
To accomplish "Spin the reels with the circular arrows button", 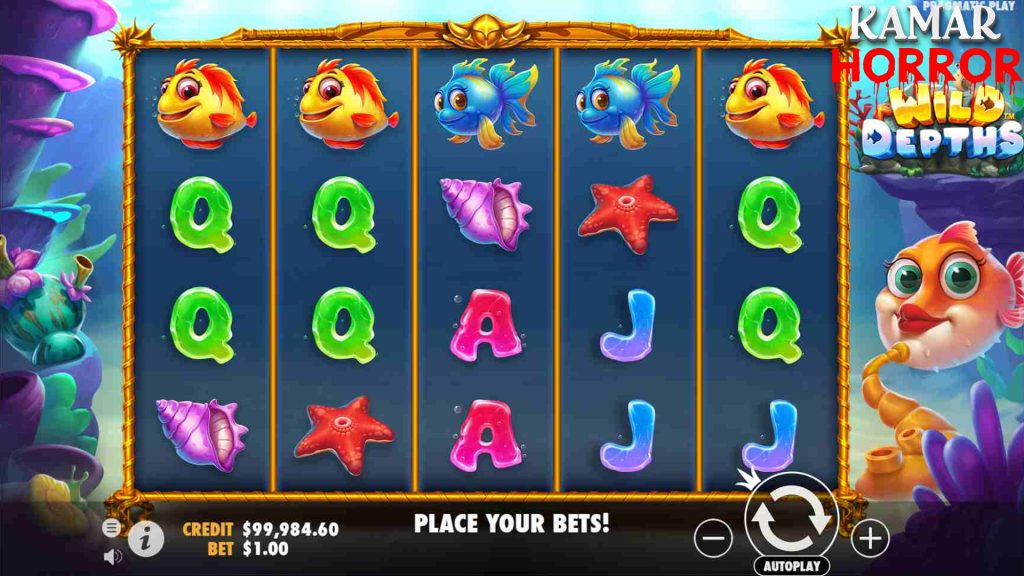I will 790,519.
